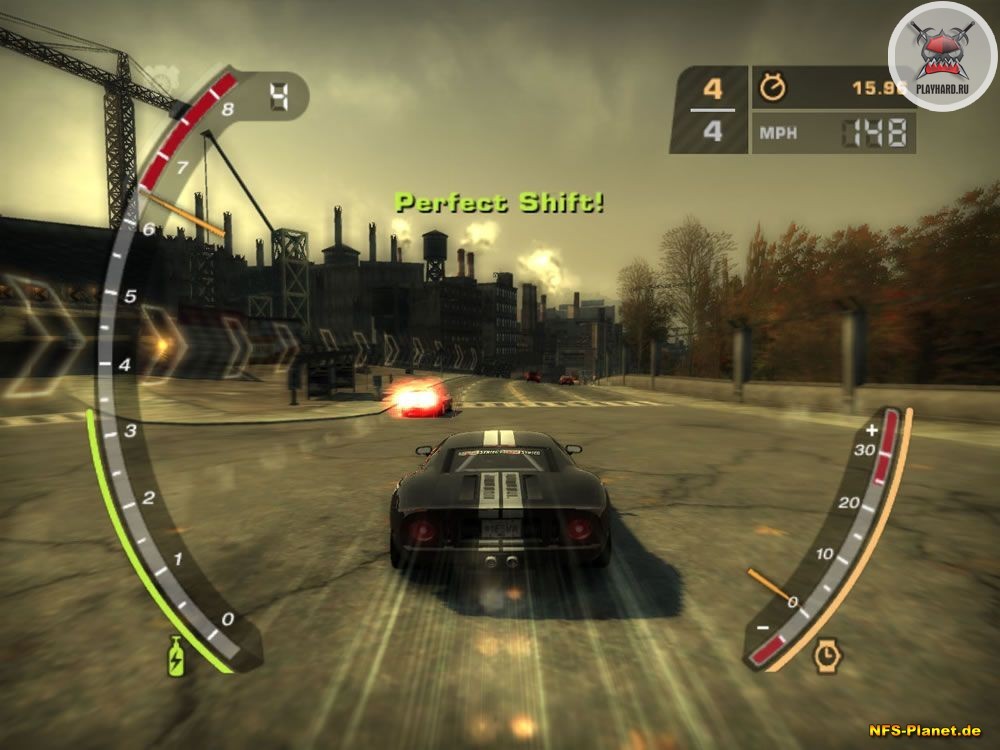Image resolution: width=1000 pixels, height=750 pixels.
Task: Click the green nitrous bottle icon
Action: point(178,656)
